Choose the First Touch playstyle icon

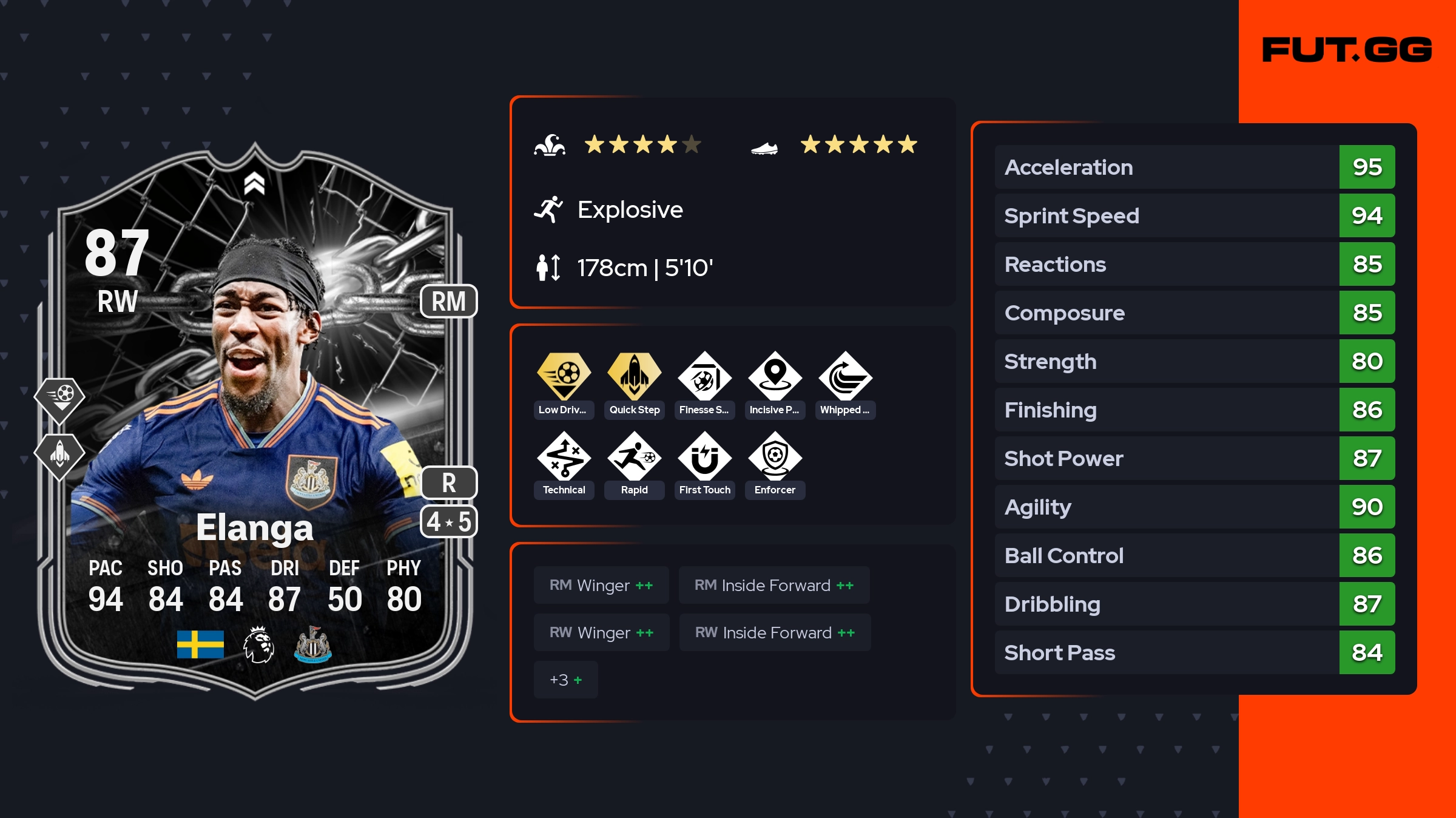[704, 457]
